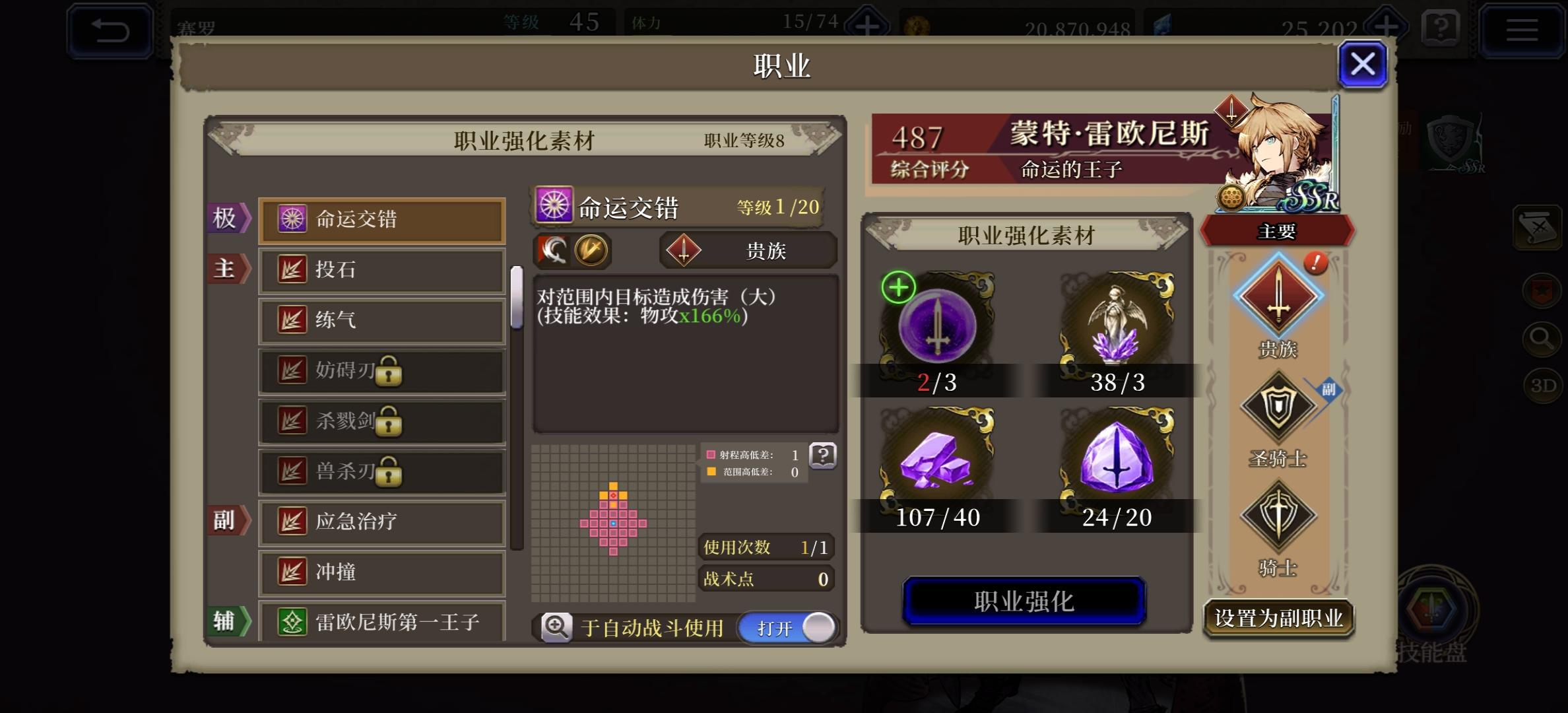
Task: Tap the locked 杀戮剑 skill entry
Action: click(x=381, y=422)
